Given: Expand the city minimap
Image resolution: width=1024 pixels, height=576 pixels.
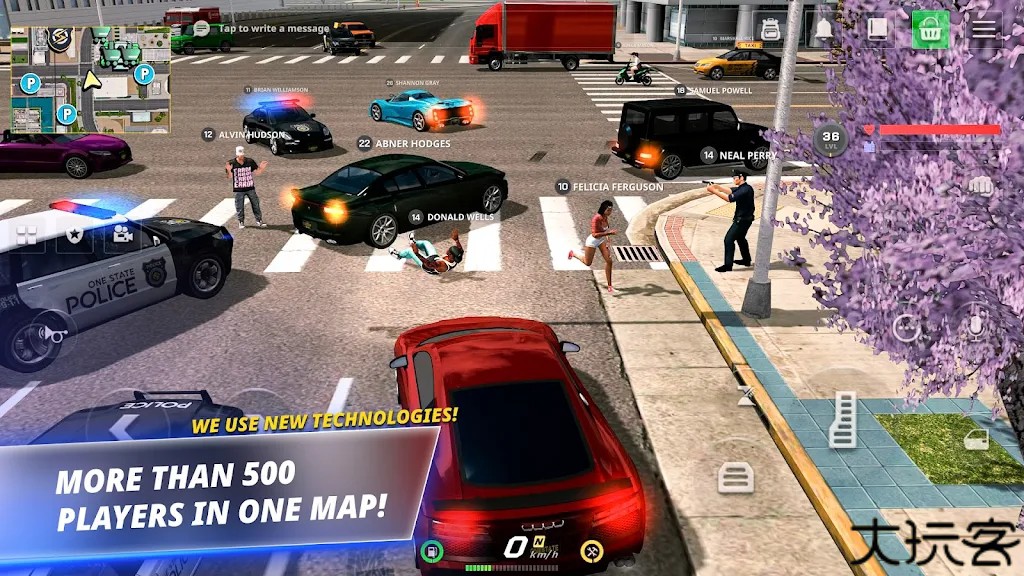Looking at the screenshot, I should [x=90, y=79].
